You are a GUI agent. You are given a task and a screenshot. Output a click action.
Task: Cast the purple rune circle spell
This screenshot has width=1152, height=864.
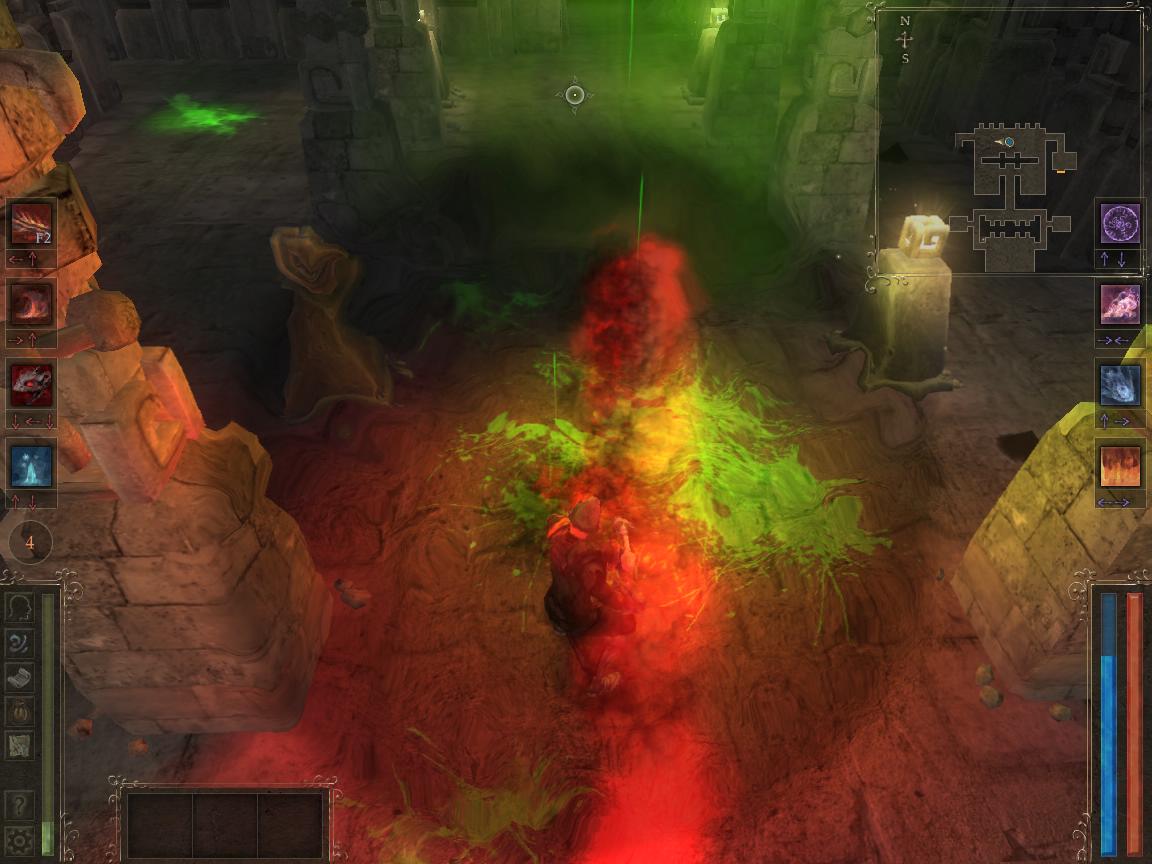click(x=1120, y=223)
